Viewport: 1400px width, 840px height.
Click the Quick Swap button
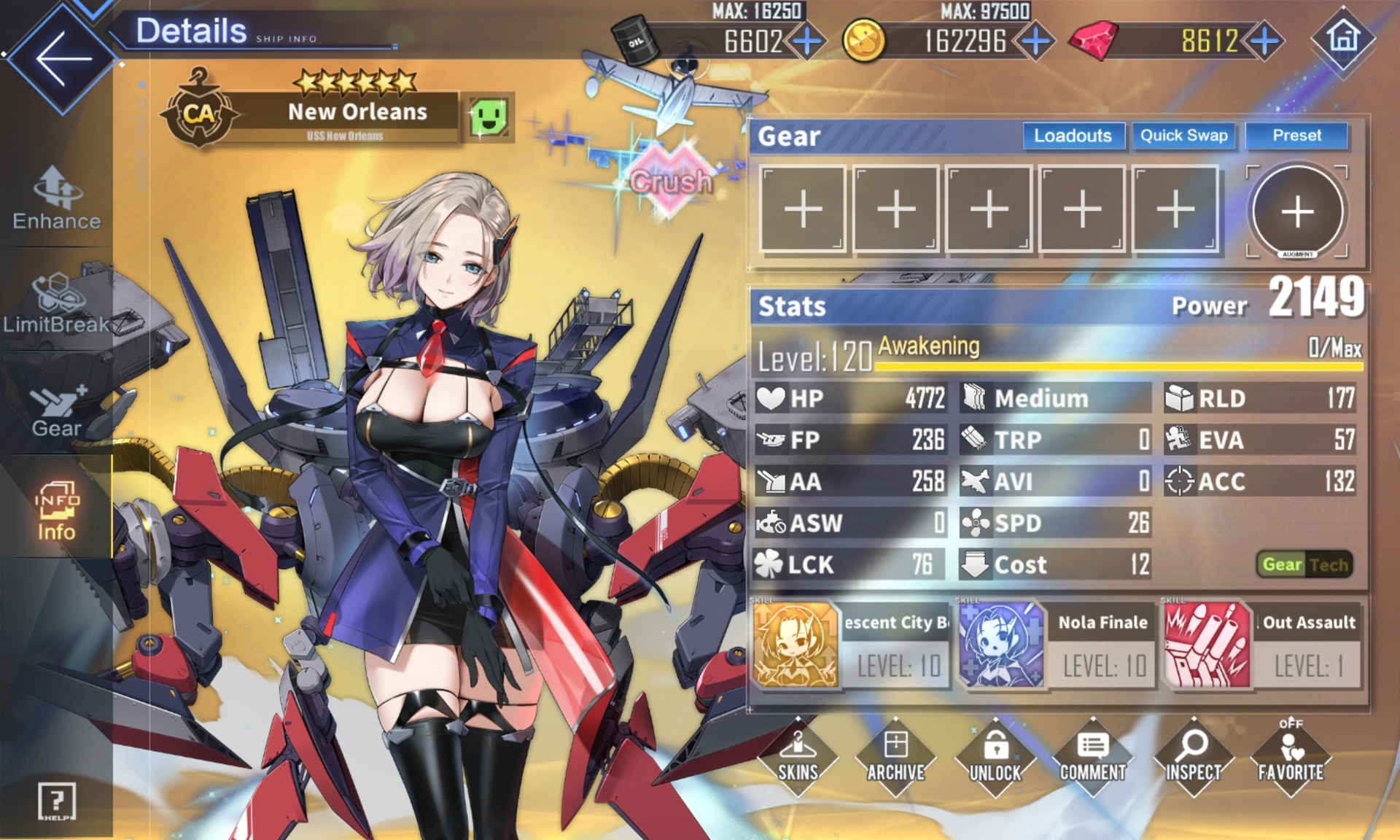click(x=1183, y=136)
